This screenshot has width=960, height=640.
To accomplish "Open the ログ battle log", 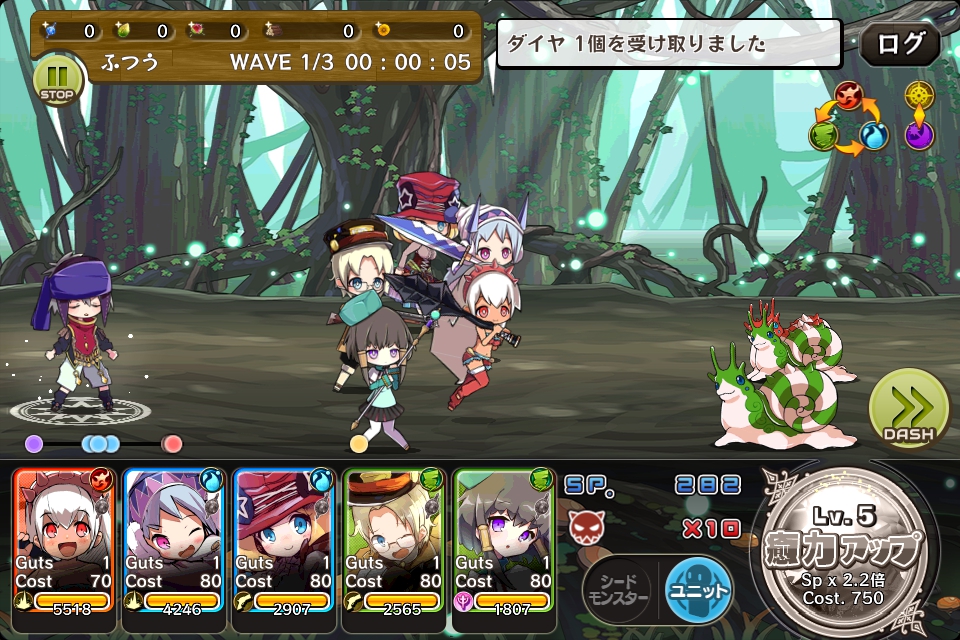I will [899, 44].
